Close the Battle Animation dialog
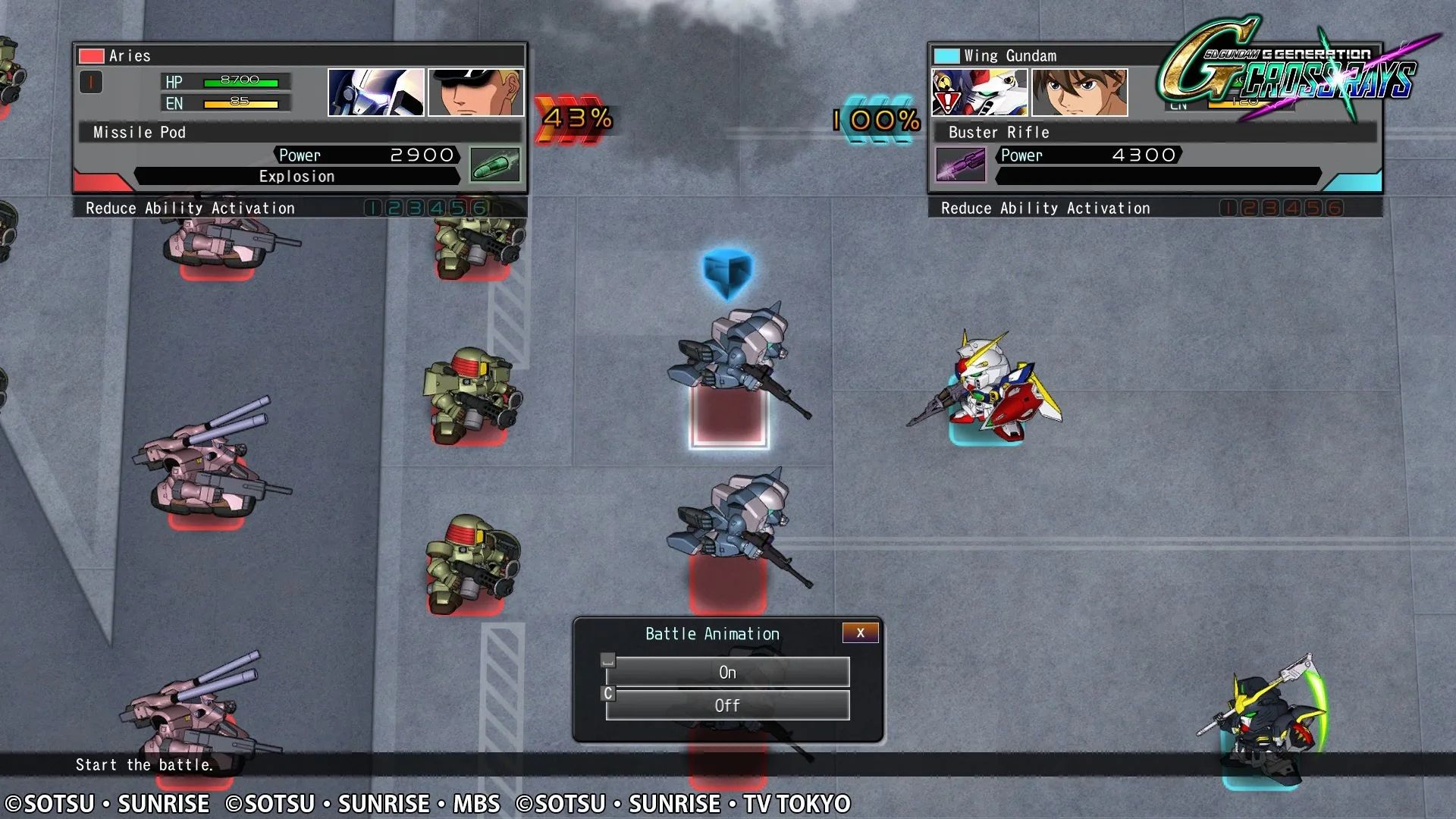The width and height of the screenshot is (1456, 819). (x=860, y=632)
